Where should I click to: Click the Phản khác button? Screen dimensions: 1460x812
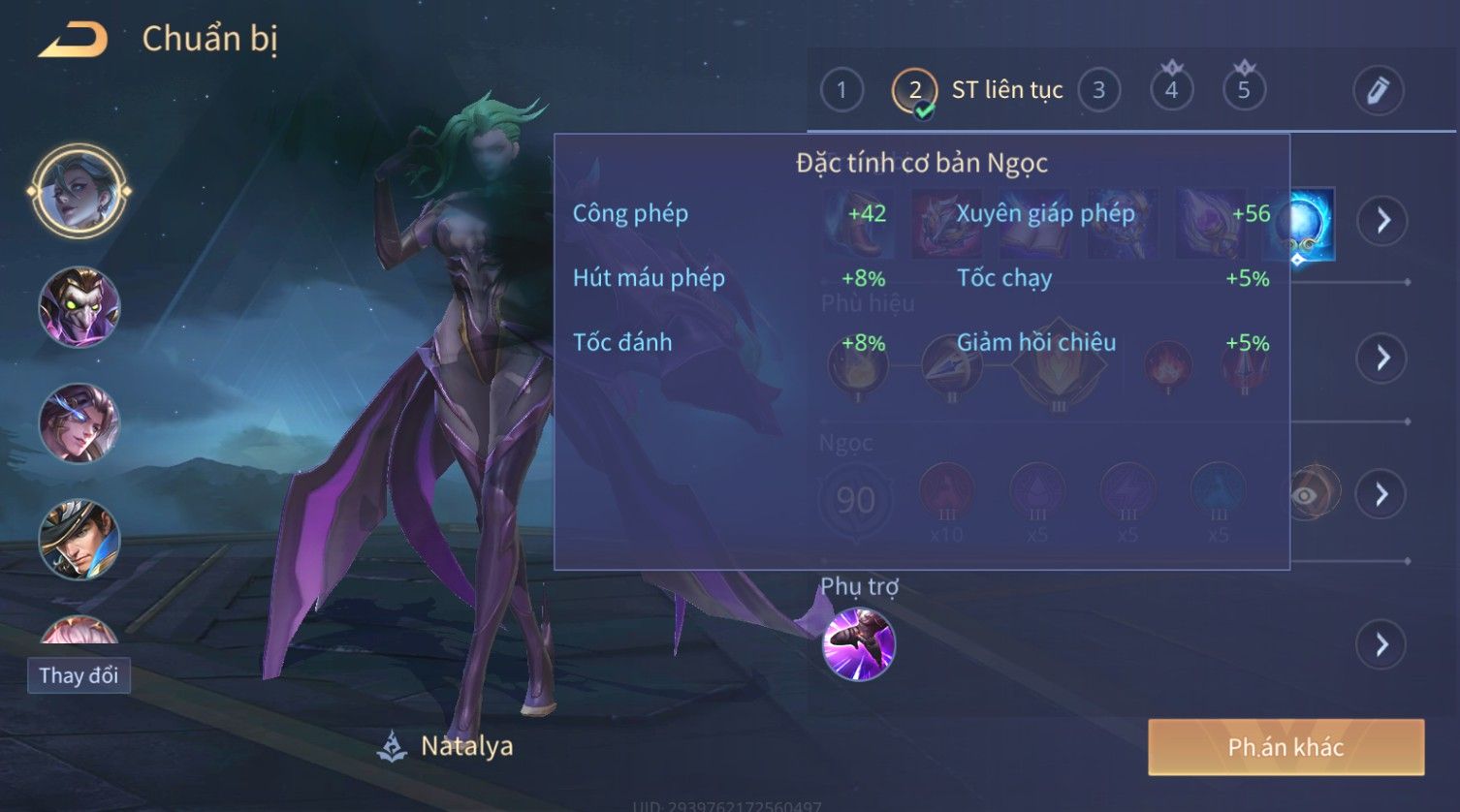[x=1285, y=747]
